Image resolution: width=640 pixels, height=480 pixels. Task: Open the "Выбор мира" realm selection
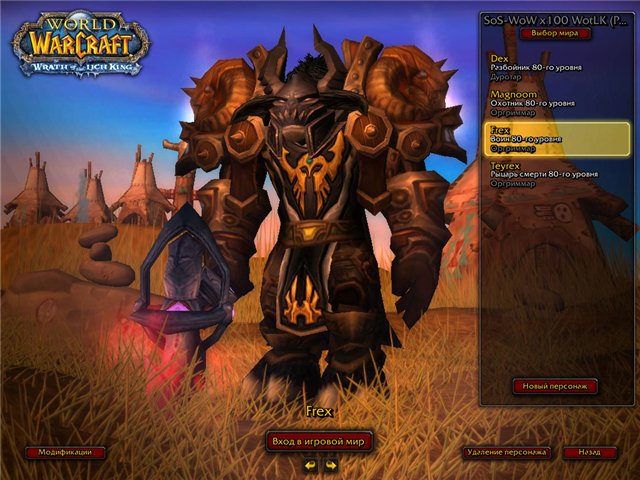pos(556,33)
